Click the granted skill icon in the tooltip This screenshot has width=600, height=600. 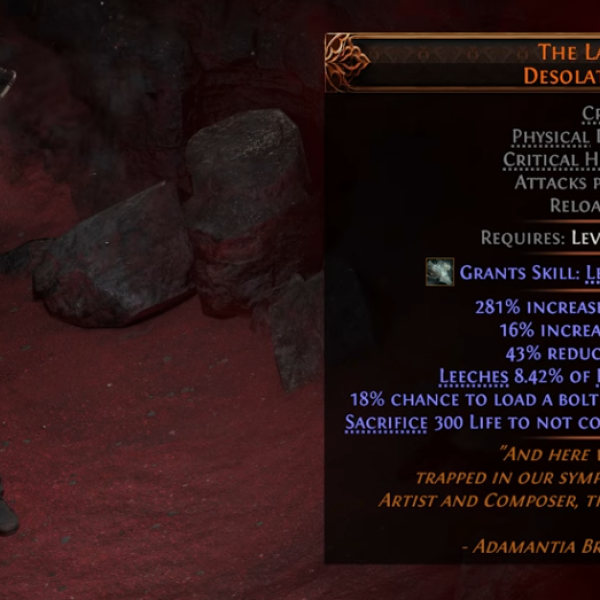pos(439,272)
